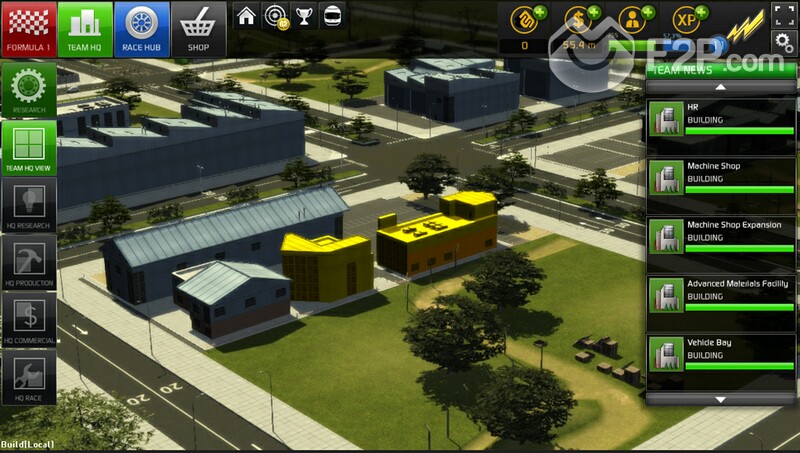Open the Race Hub tab

pyautogui.click(x=141, y=26)
